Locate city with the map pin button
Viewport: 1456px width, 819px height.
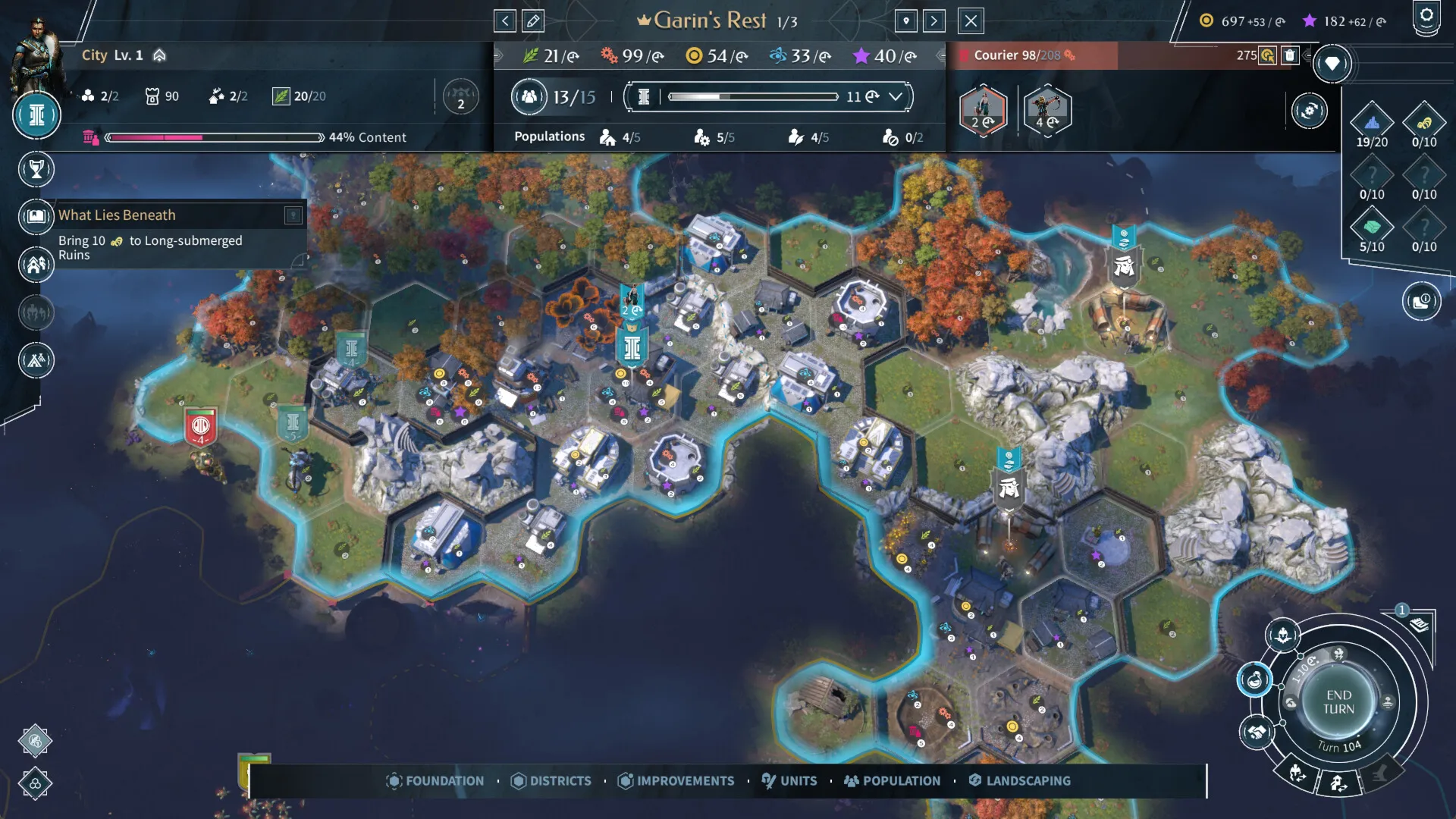[x=906, y=21]
